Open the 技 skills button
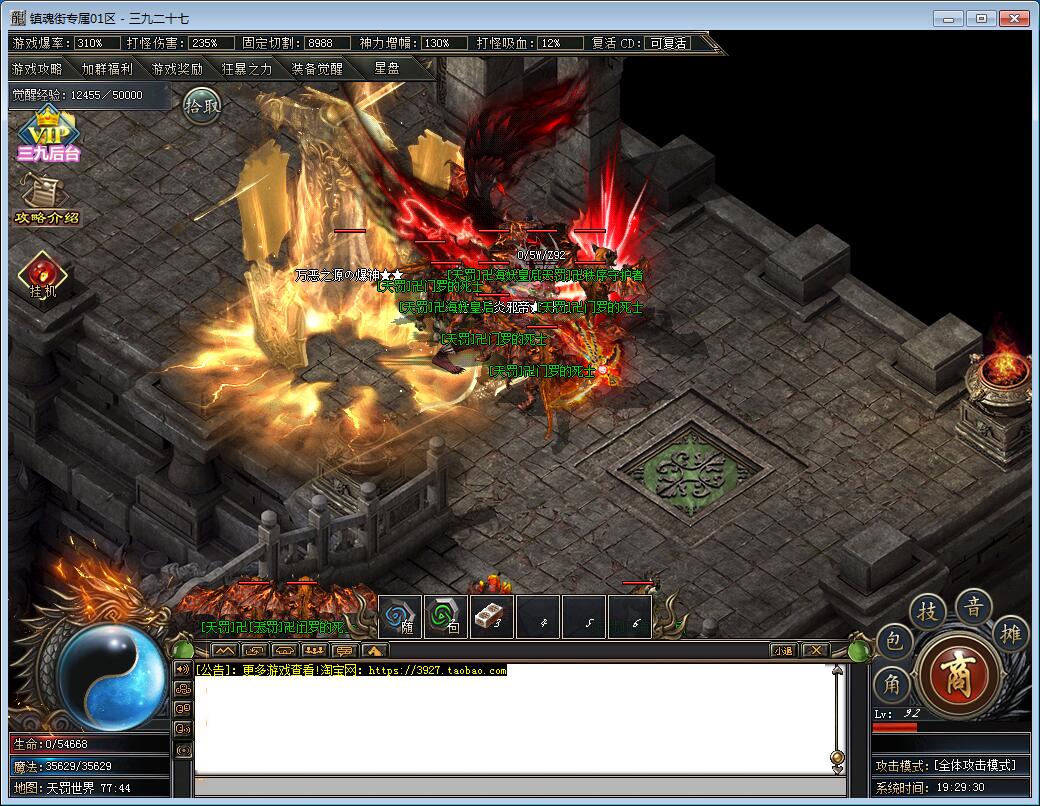This screenshot has width=1040, height=806. (928, 611)
